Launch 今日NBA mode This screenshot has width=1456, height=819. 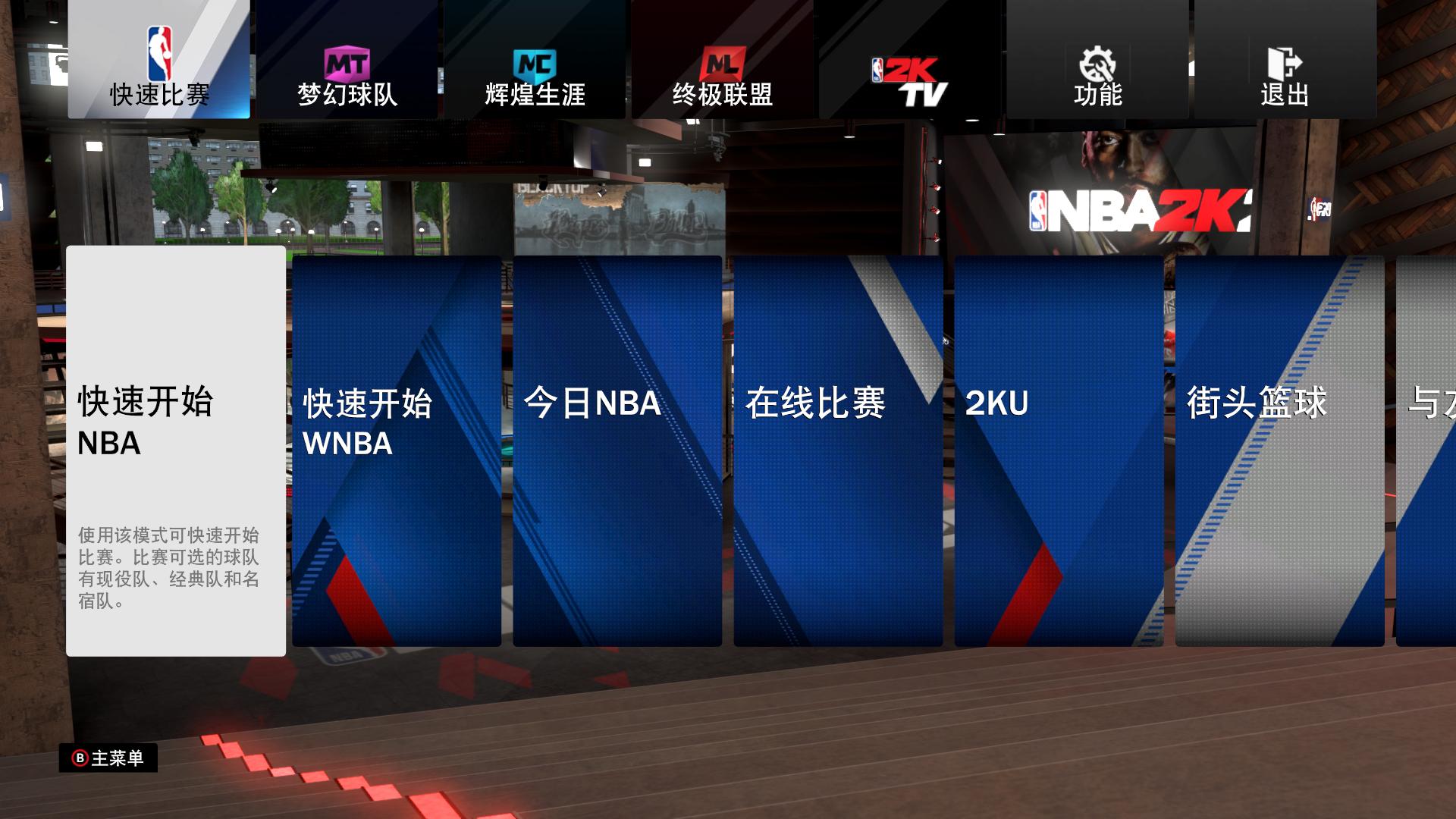(x=616, y=451)
